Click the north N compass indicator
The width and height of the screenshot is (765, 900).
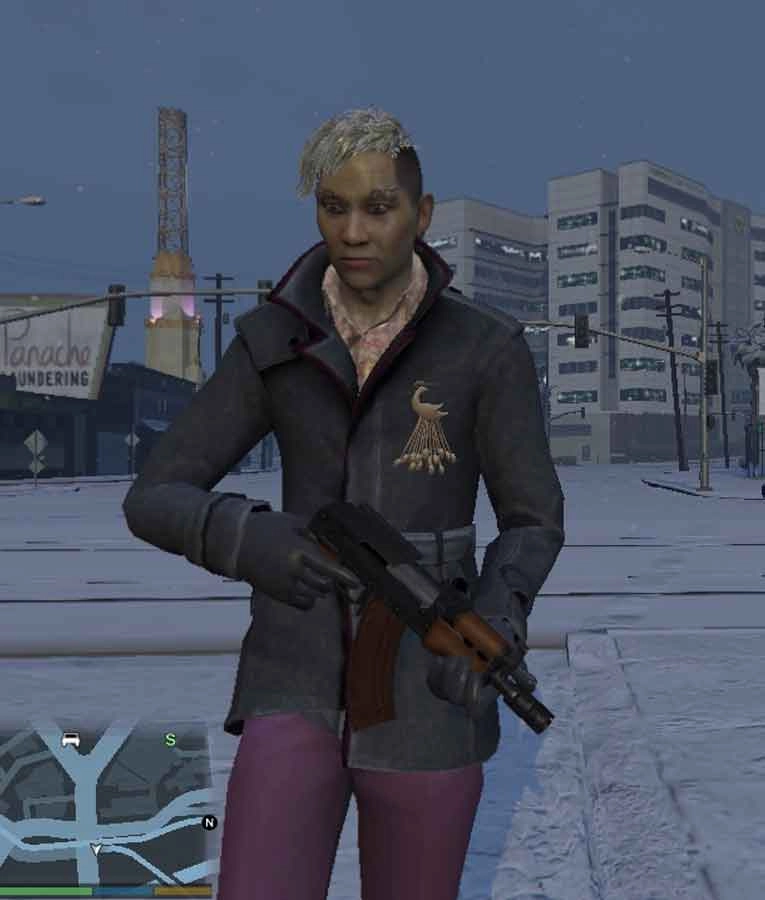tap(209, 822)
